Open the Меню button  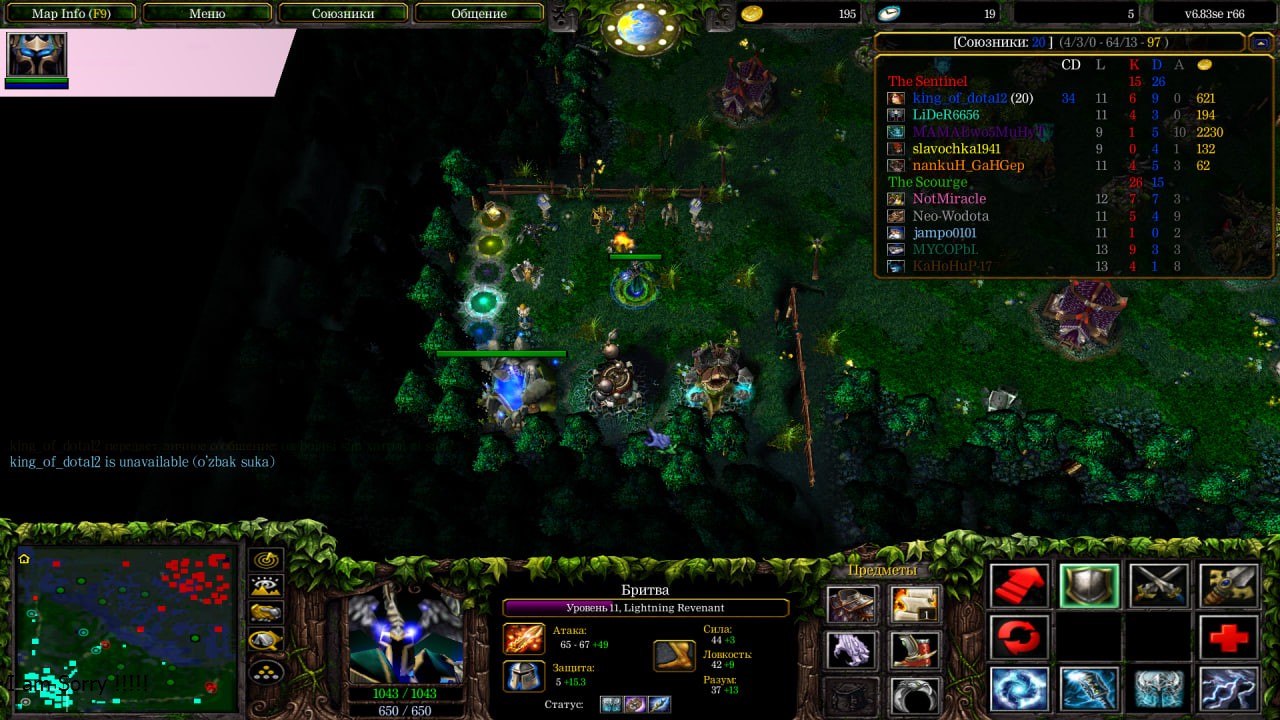[x=207, y=14]
